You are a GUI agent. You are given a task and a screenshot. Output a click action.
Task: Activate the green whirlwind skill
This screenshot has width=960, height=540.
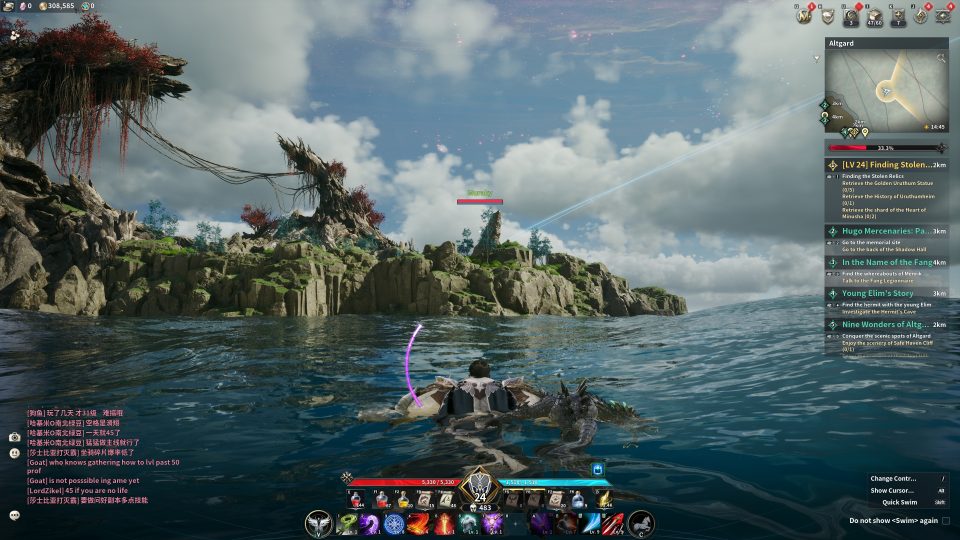pos(347,523)
